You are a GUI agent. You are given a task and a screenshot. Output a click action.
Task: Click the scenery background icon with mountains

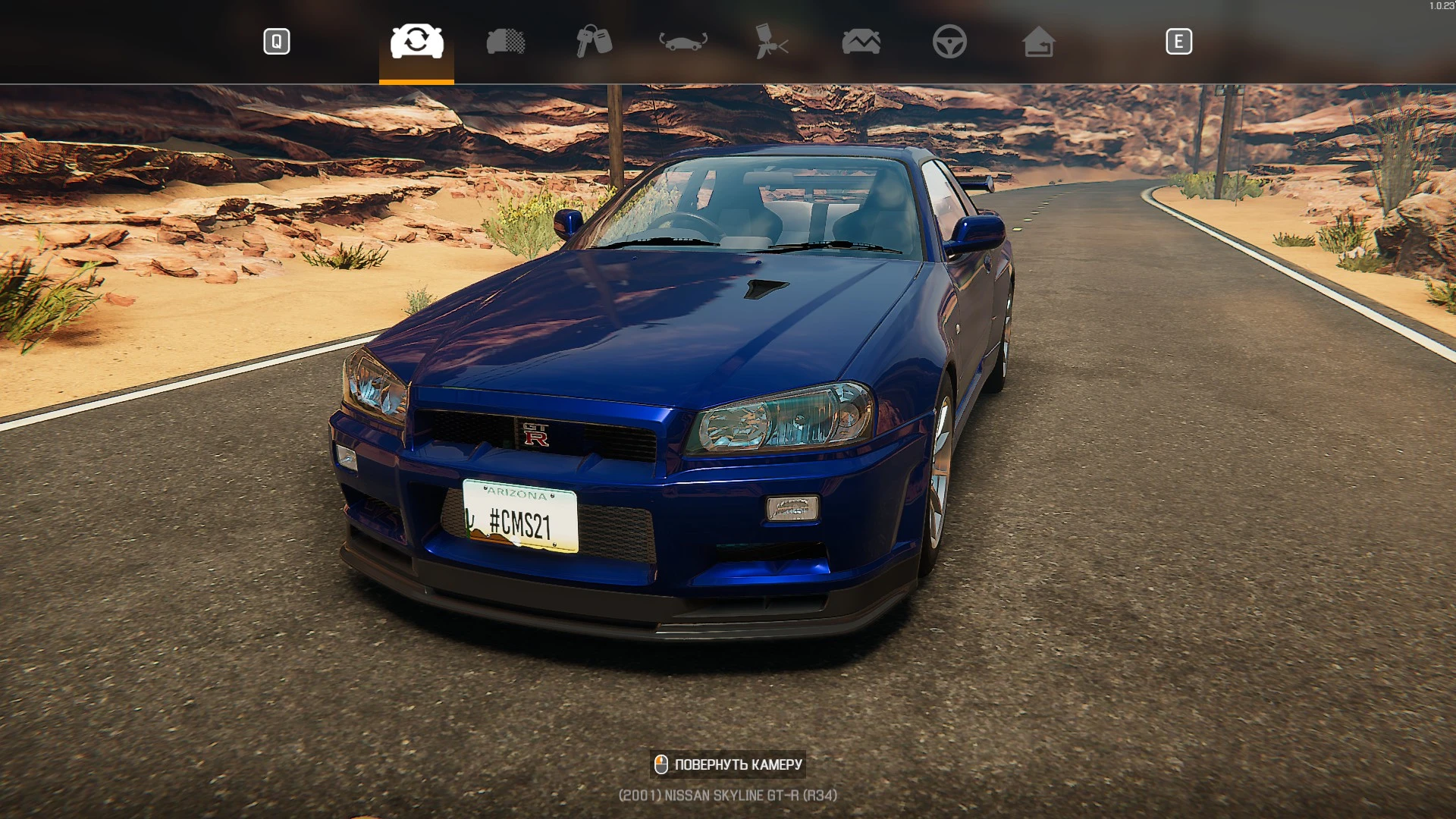click(861, 42)
